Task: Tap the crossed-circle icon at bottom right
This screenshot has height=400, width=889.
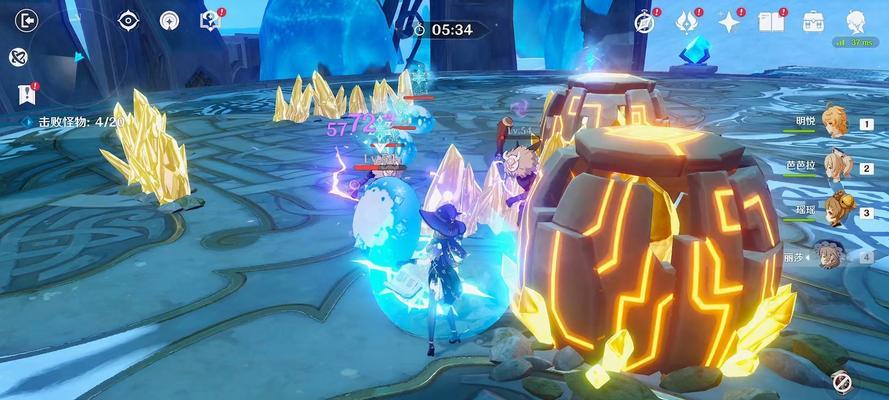Action: coord(841,381)
